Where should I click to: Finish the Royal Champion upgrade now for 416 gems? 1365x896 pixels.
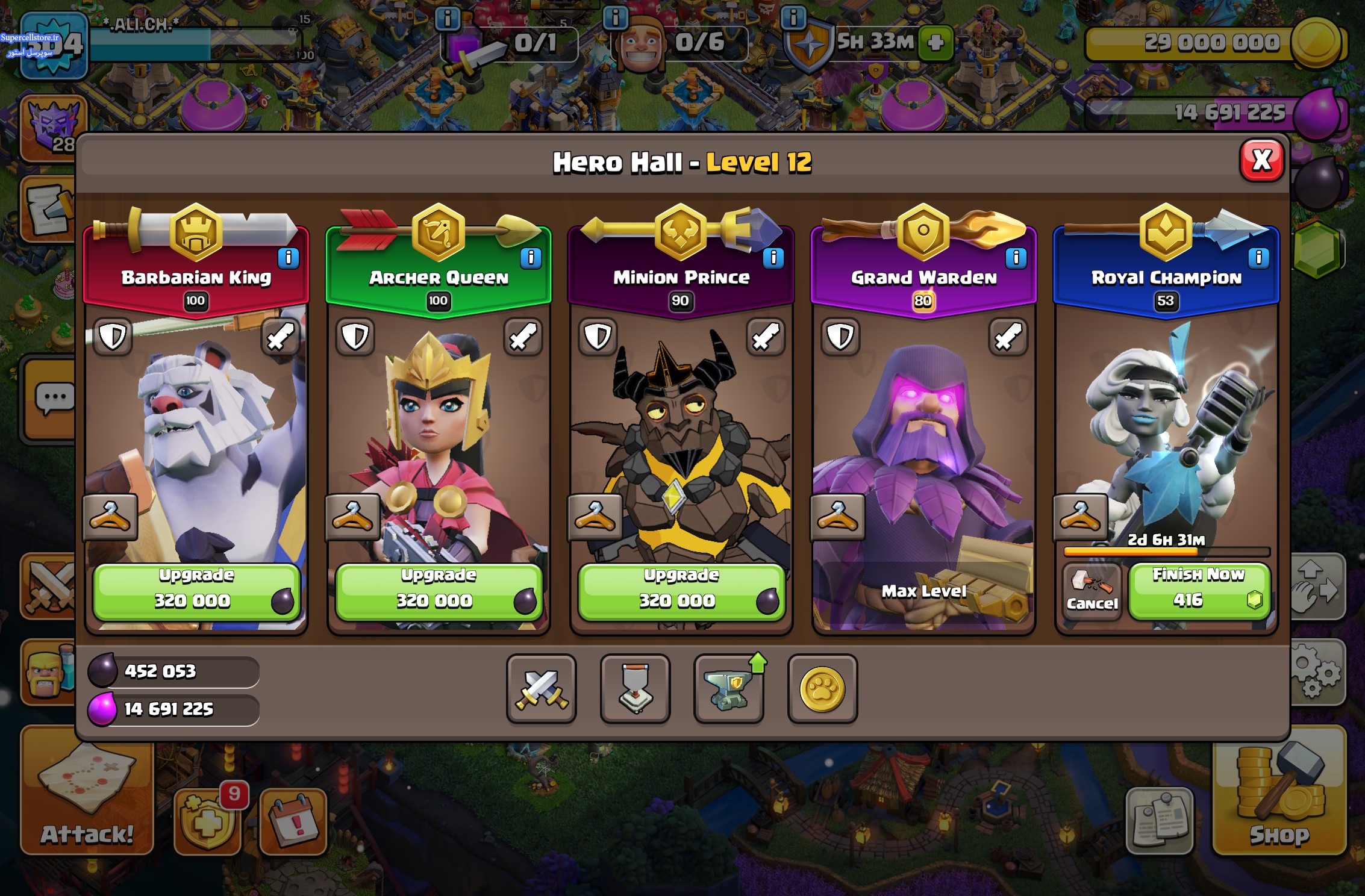(1199, 590)
